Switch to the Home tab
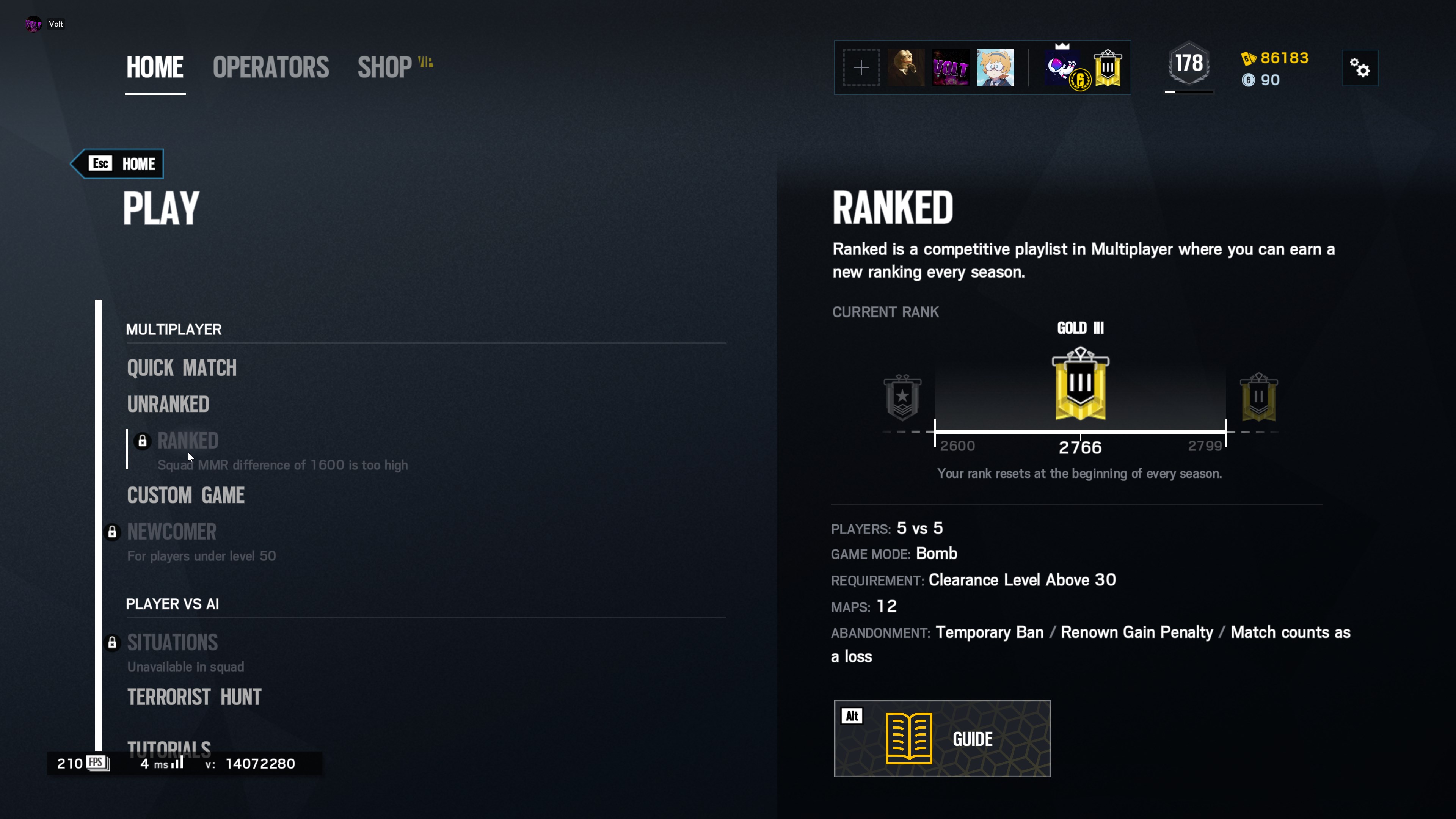1456x819 pixels. (154, 67)
